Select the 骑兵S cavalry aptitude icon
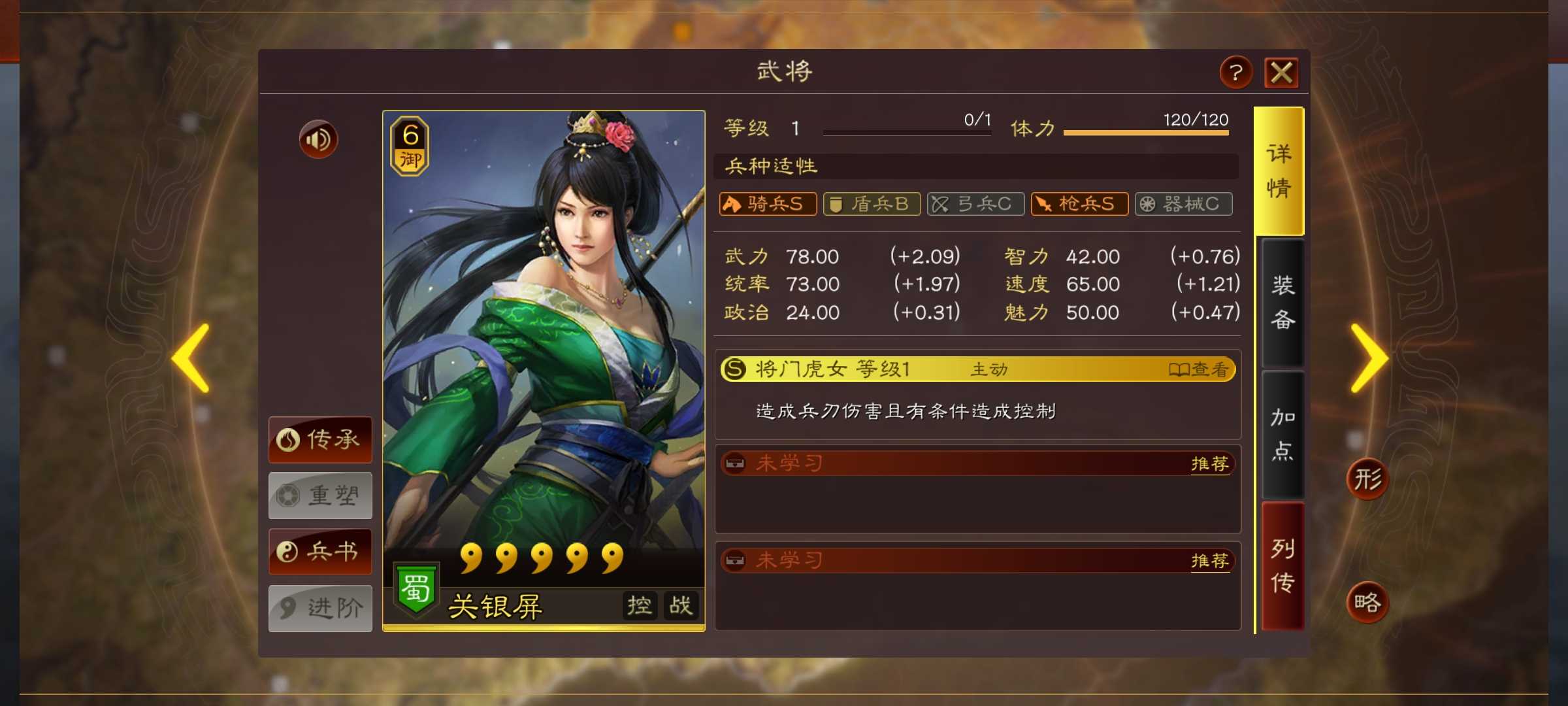1568x706 pixels. (768, 204)
